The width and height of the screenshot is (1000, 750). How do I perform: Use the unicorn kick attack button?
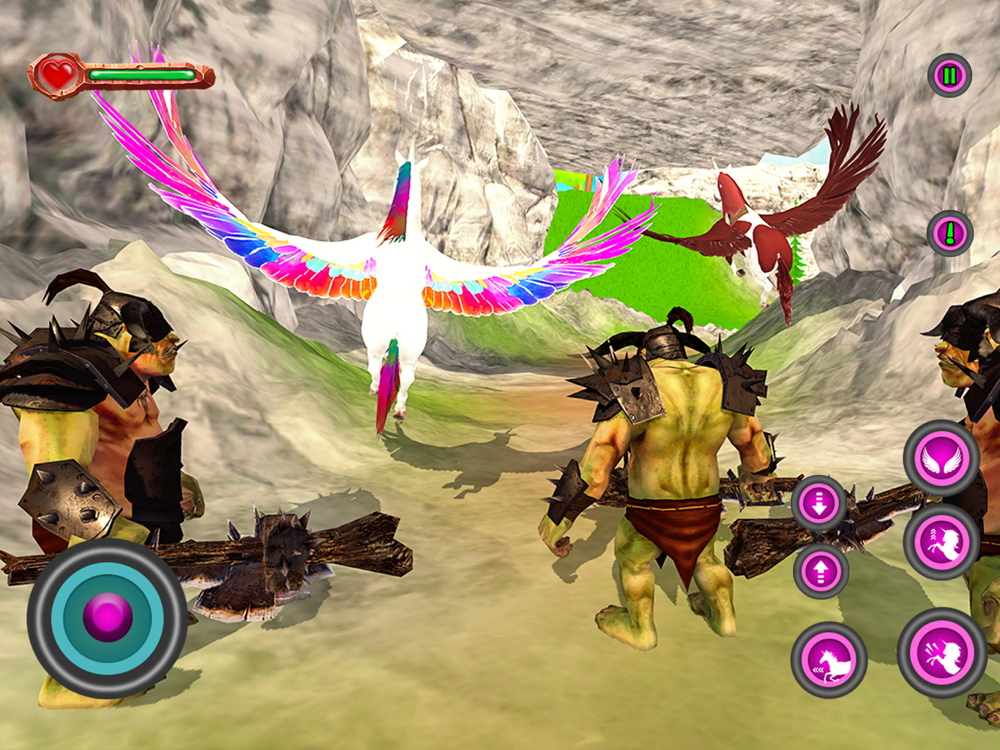[941, 652]
